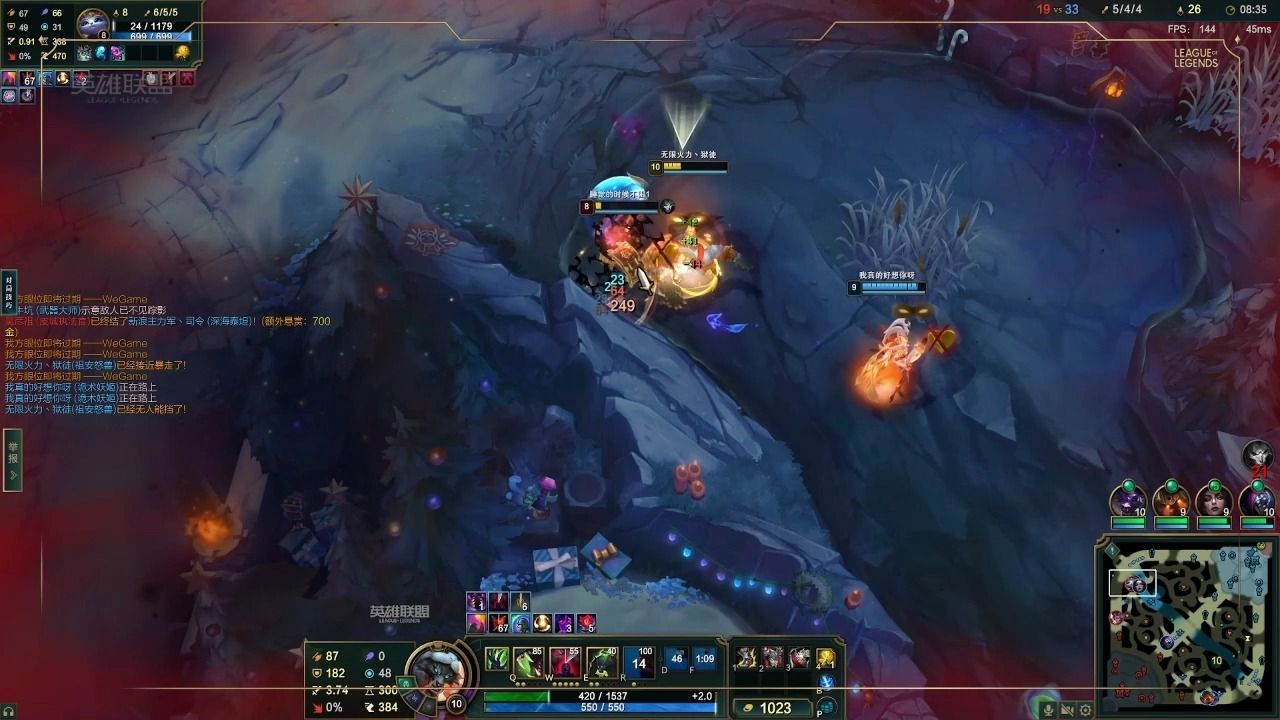The height and width of the screenshot is (720, 1280).
Task: Use the yellow trinket ward slot
Action: point(826,658)
